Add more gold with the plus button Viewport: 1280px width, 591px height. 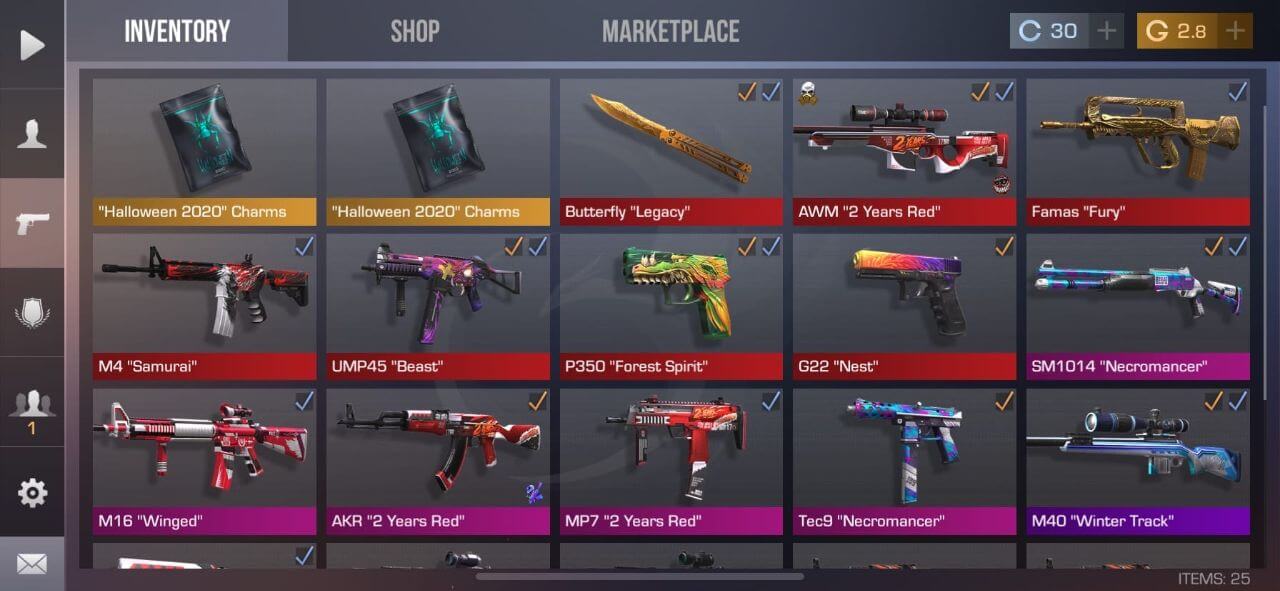point(1236,31)
